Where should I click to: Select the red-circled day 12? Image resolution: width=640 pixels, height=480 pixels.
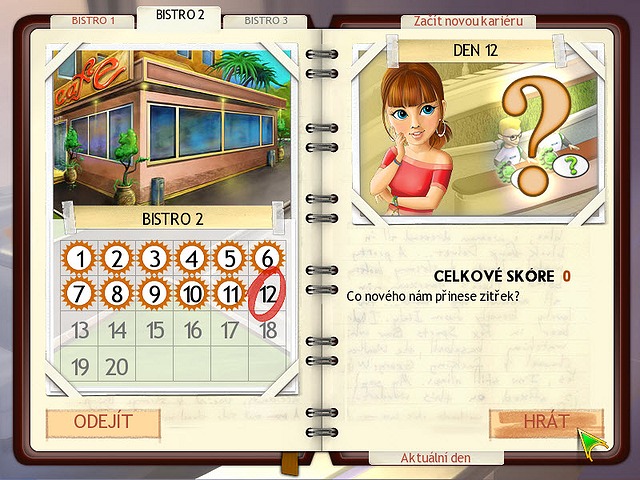pyautogui.click(x=267, y=295)
